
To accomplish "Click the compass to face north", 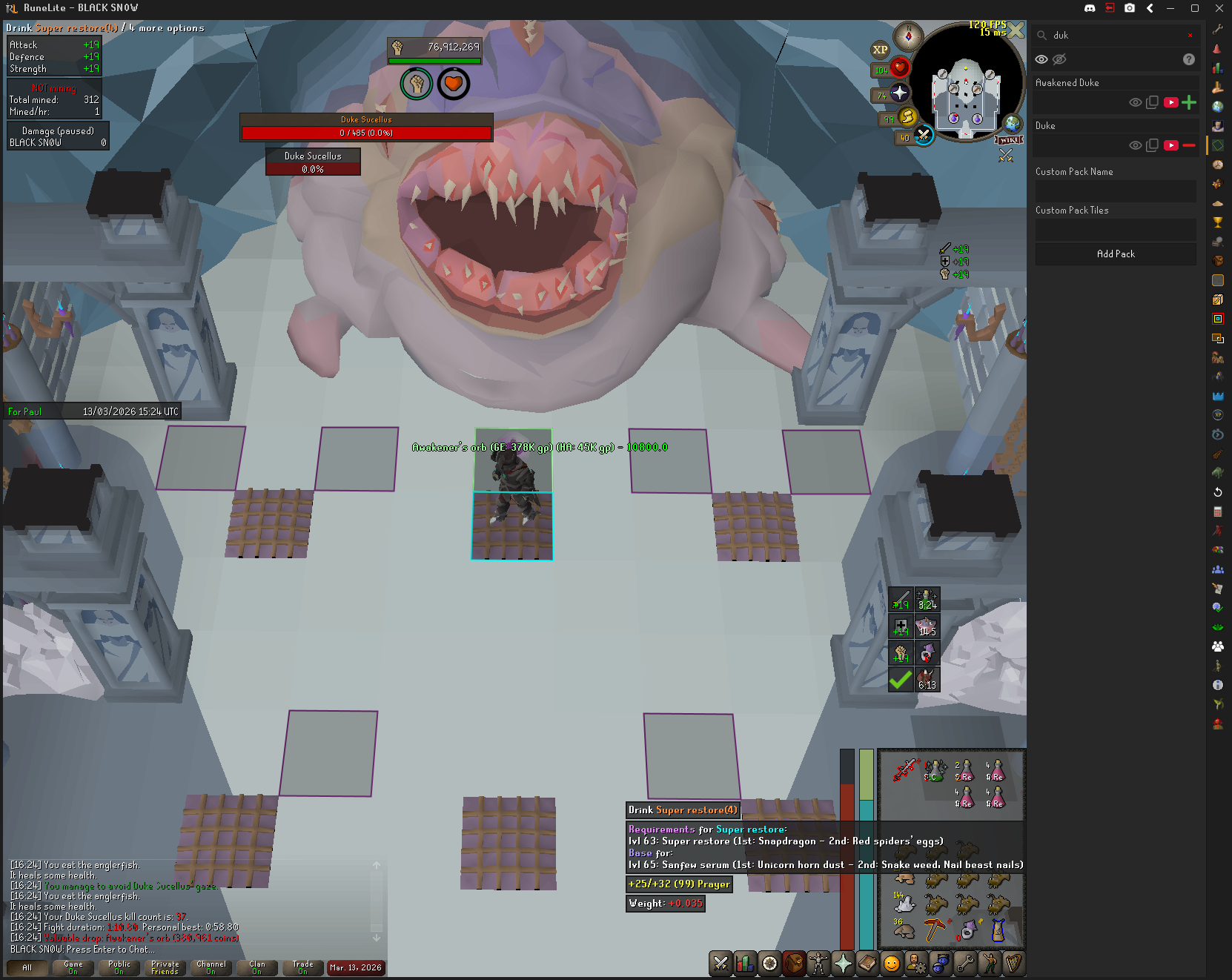I will (x=908, y=36).
